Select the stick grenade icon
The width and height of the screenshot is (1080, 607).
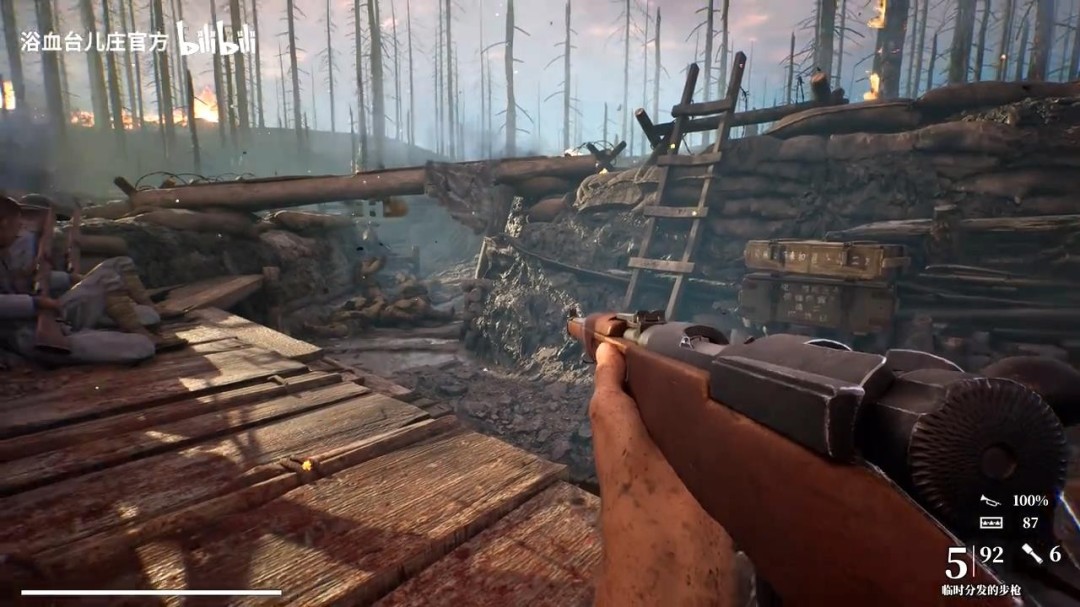(1031, 554)
